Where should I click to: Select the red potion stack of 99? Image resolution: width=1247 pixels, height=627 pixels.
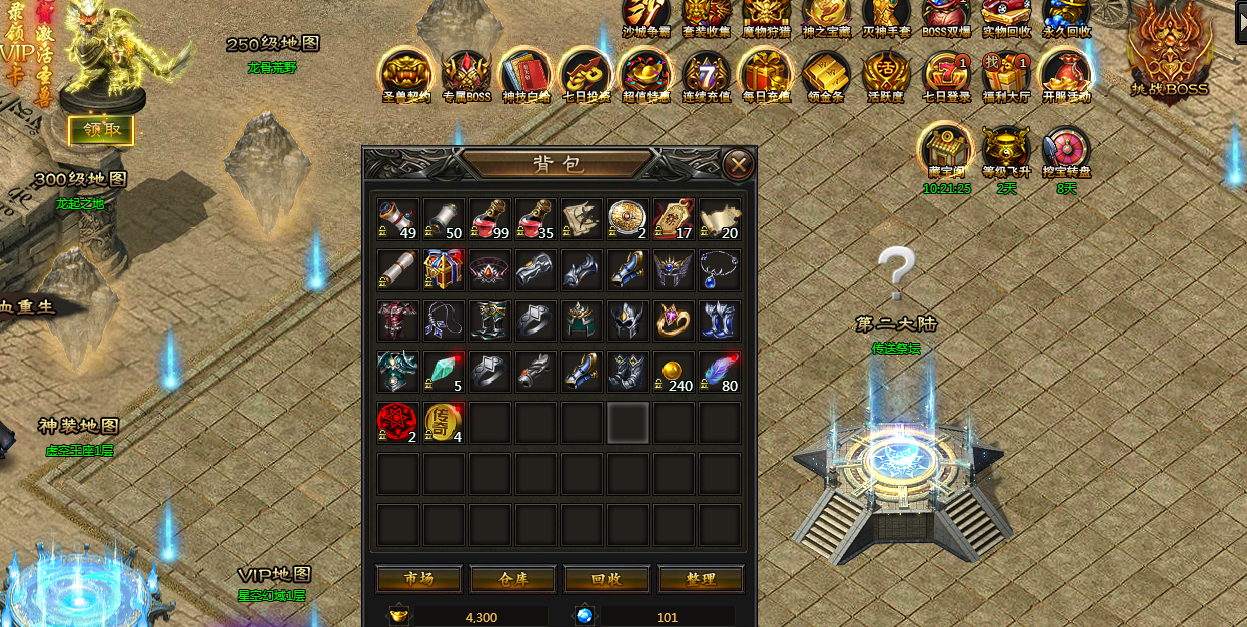490,219
